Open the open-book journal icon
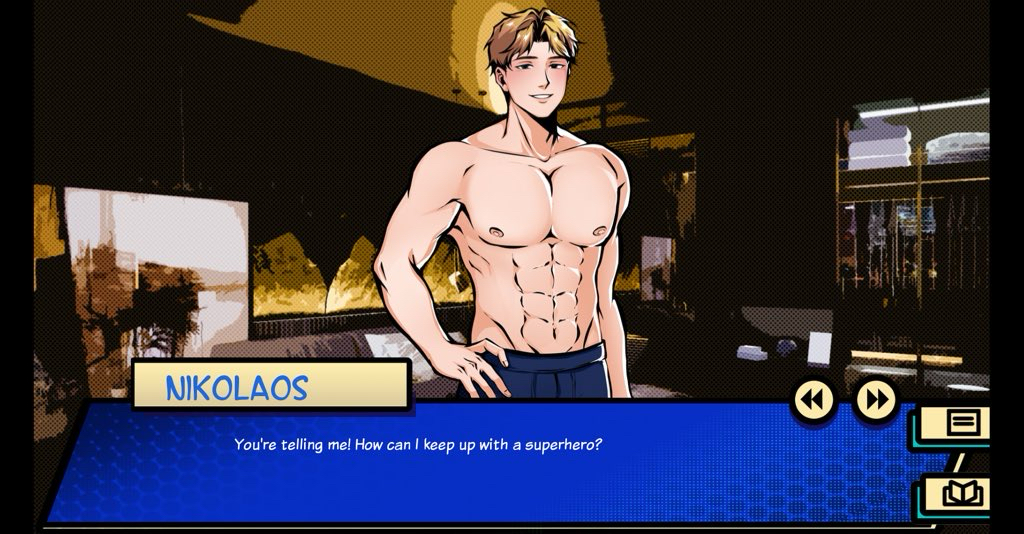Viewport: 1024px width, 534px height. click(963, 493)
